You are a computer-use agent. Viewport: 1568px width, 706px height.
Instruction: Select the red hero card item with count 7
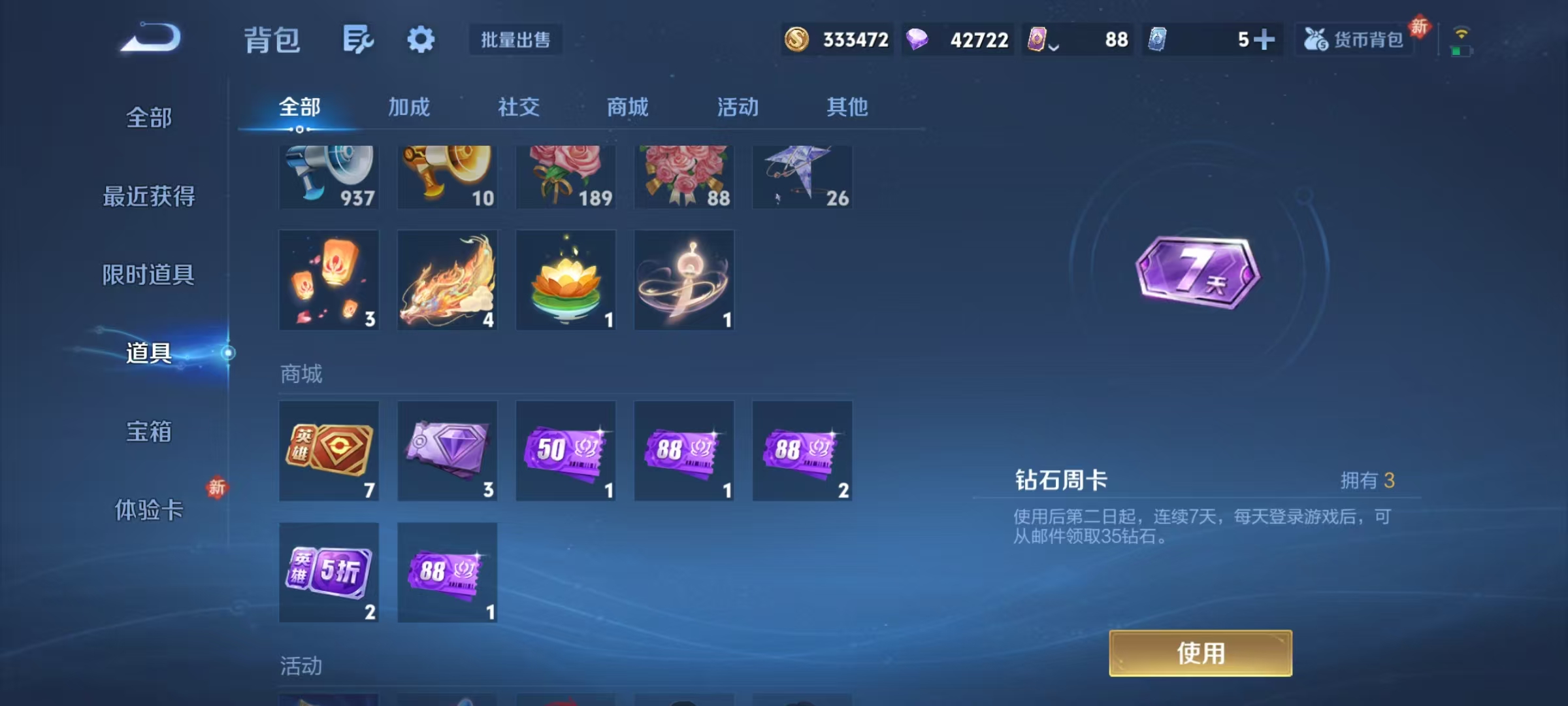329,450
